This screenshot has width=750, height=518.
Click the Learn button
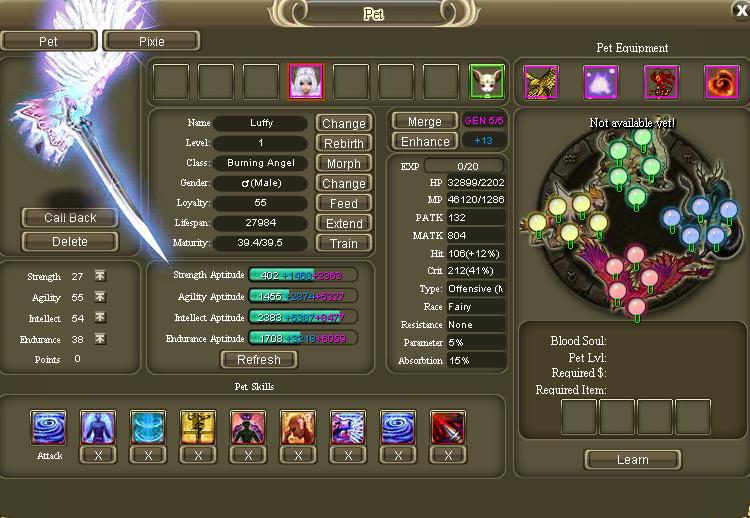tap(632, 460)
